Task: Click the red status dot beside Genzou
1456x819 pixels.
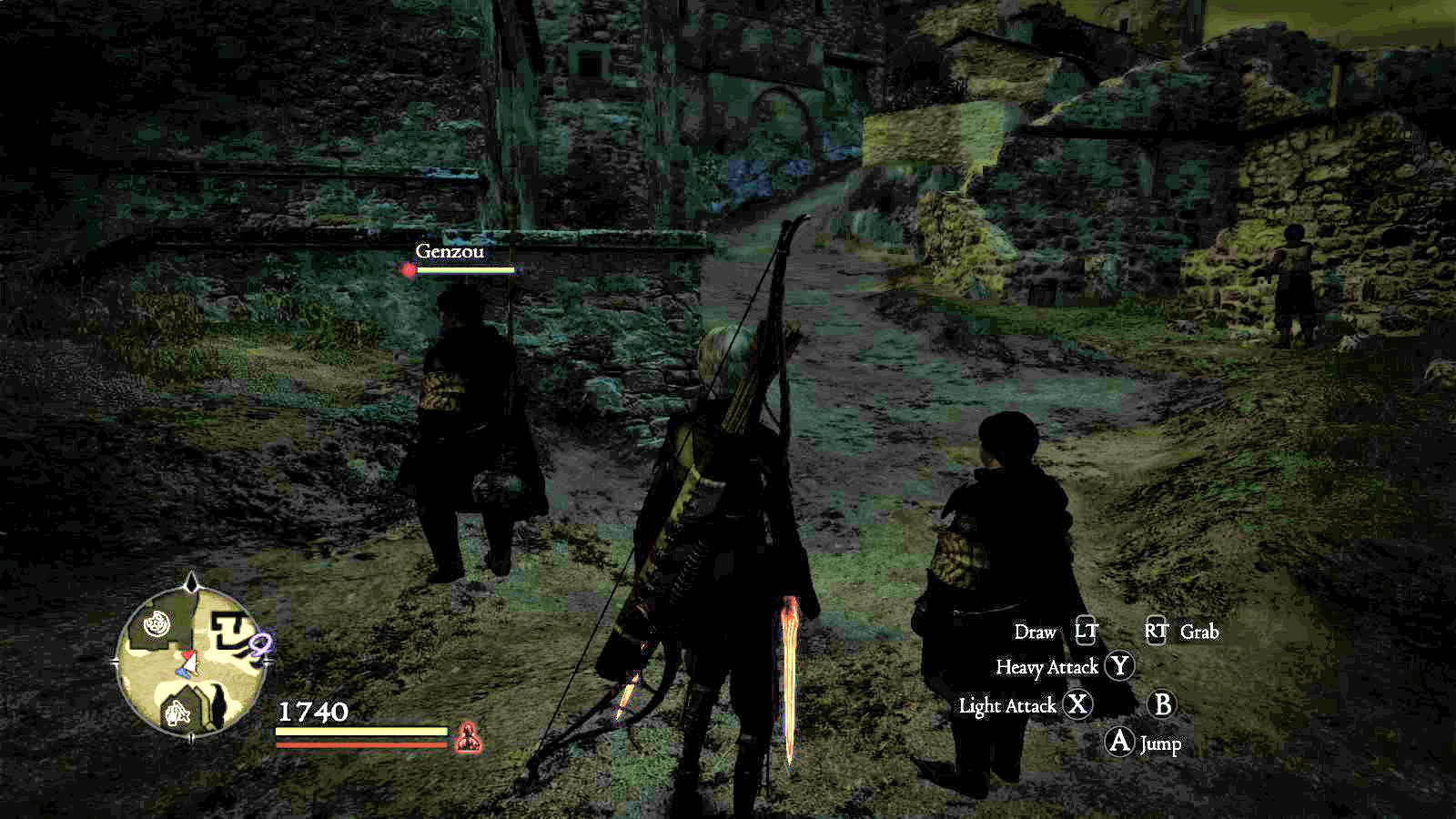Action: click(x=409, y=269)
